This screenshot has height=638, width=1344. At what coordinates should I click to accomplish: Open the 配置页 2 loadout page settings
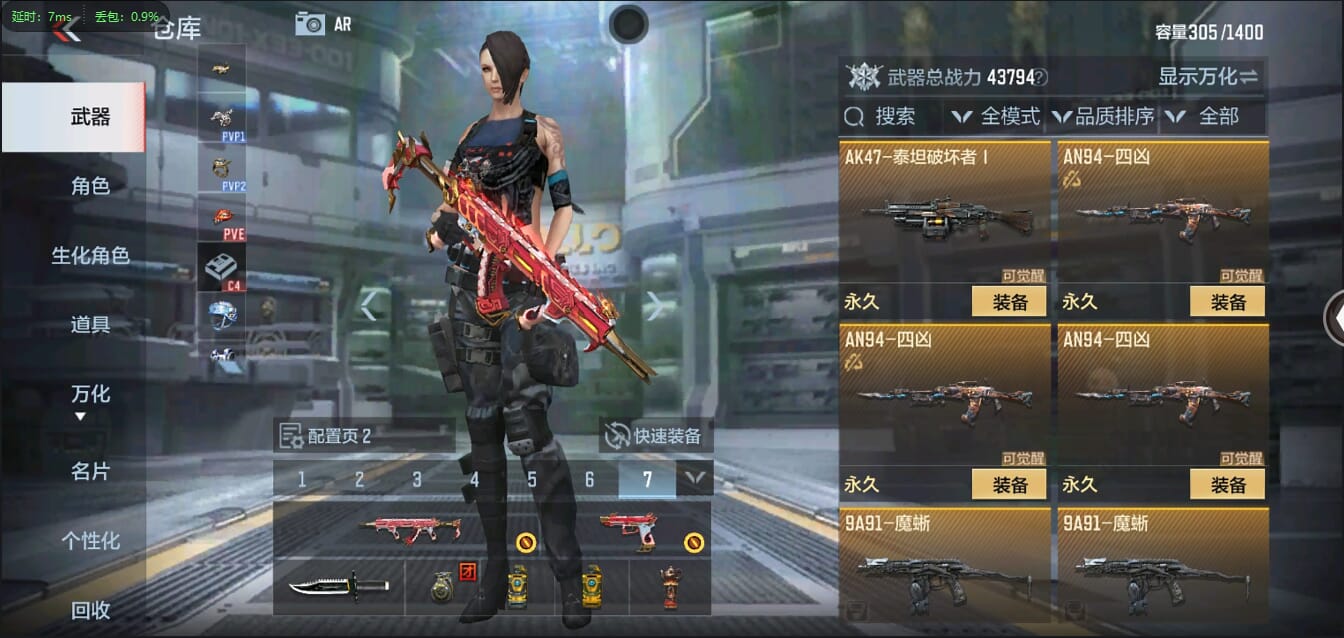pos(327,436)
